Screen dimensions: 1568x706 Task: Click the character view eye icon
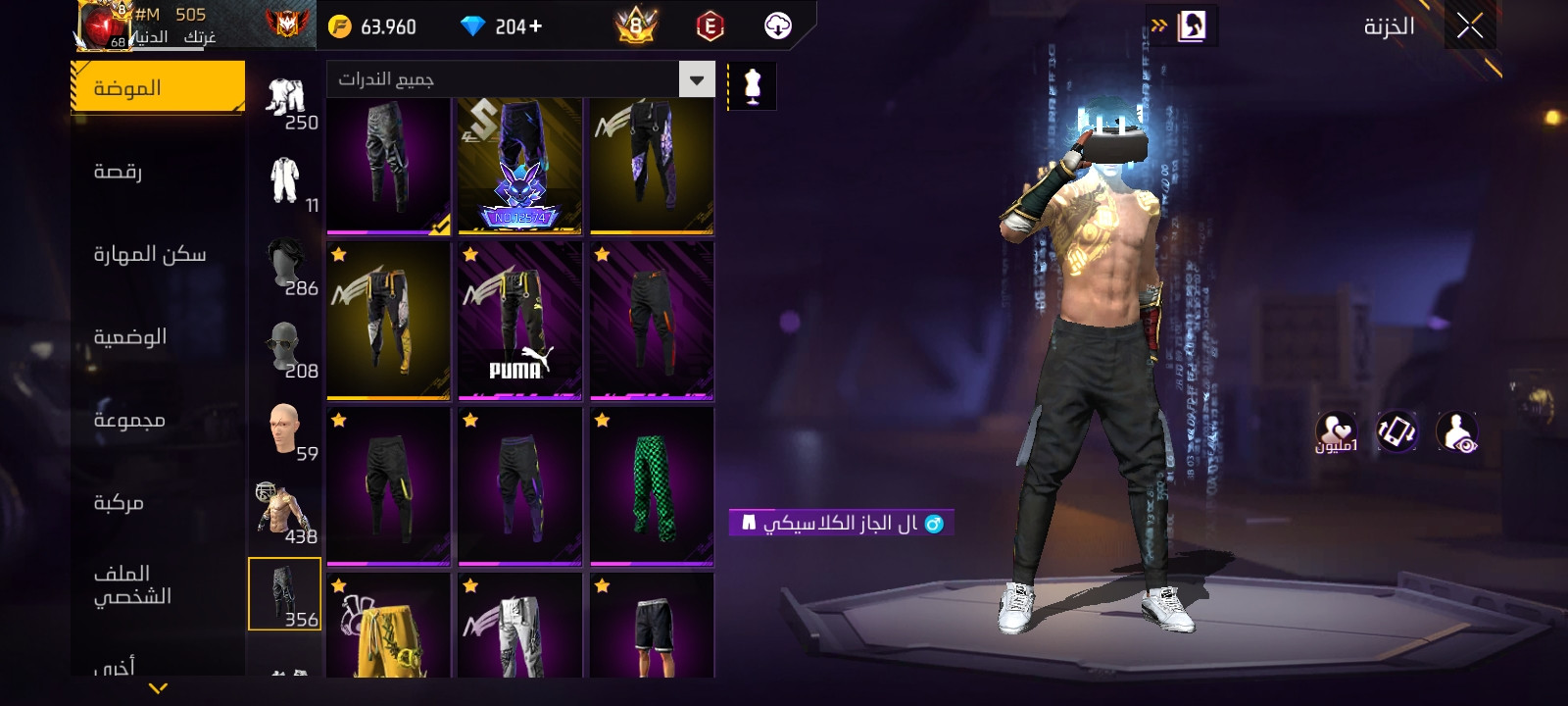point(1457,432)
